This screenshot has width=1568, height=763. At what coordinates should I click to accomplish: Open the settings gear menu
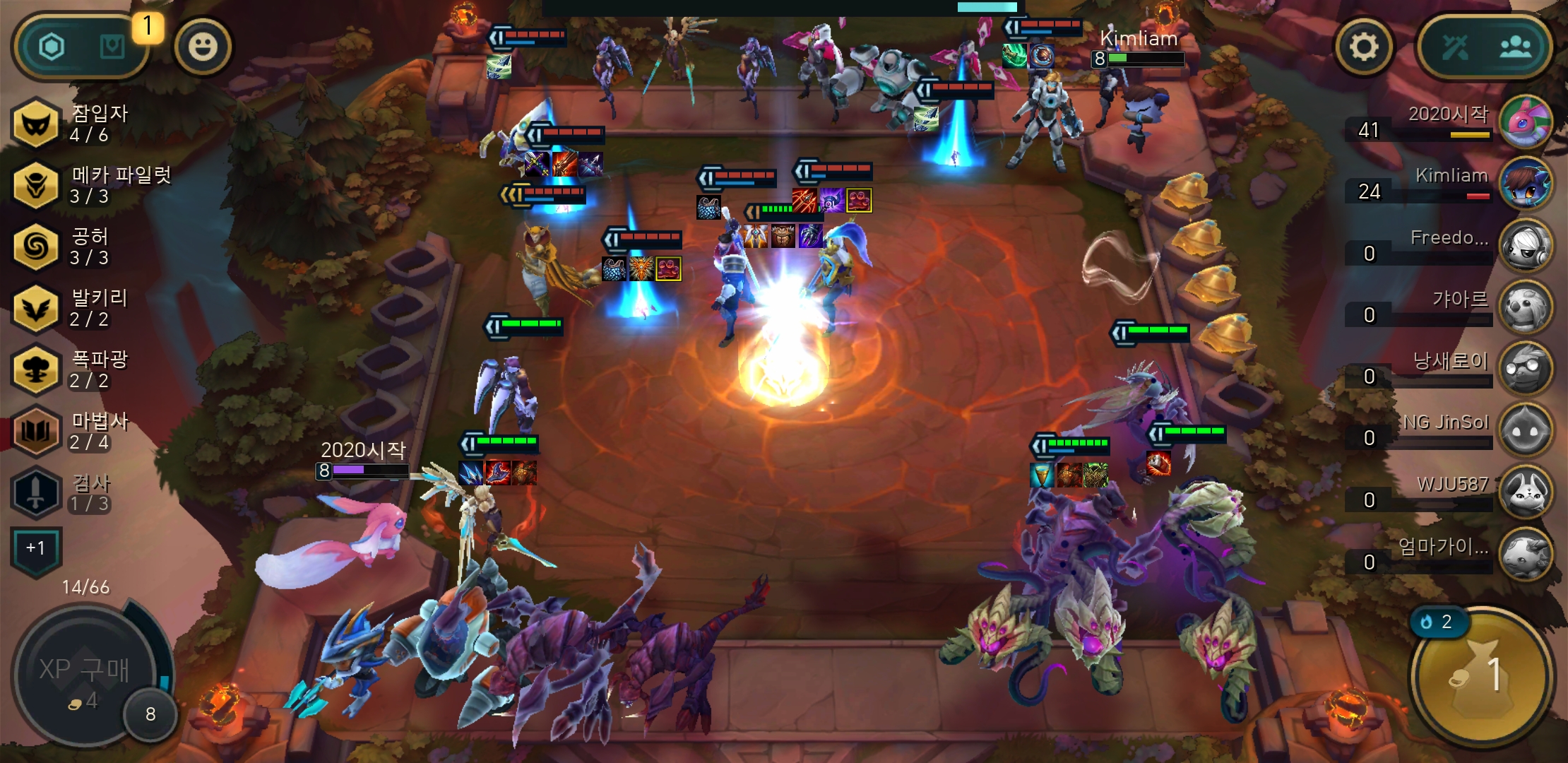click(1364, 47)
